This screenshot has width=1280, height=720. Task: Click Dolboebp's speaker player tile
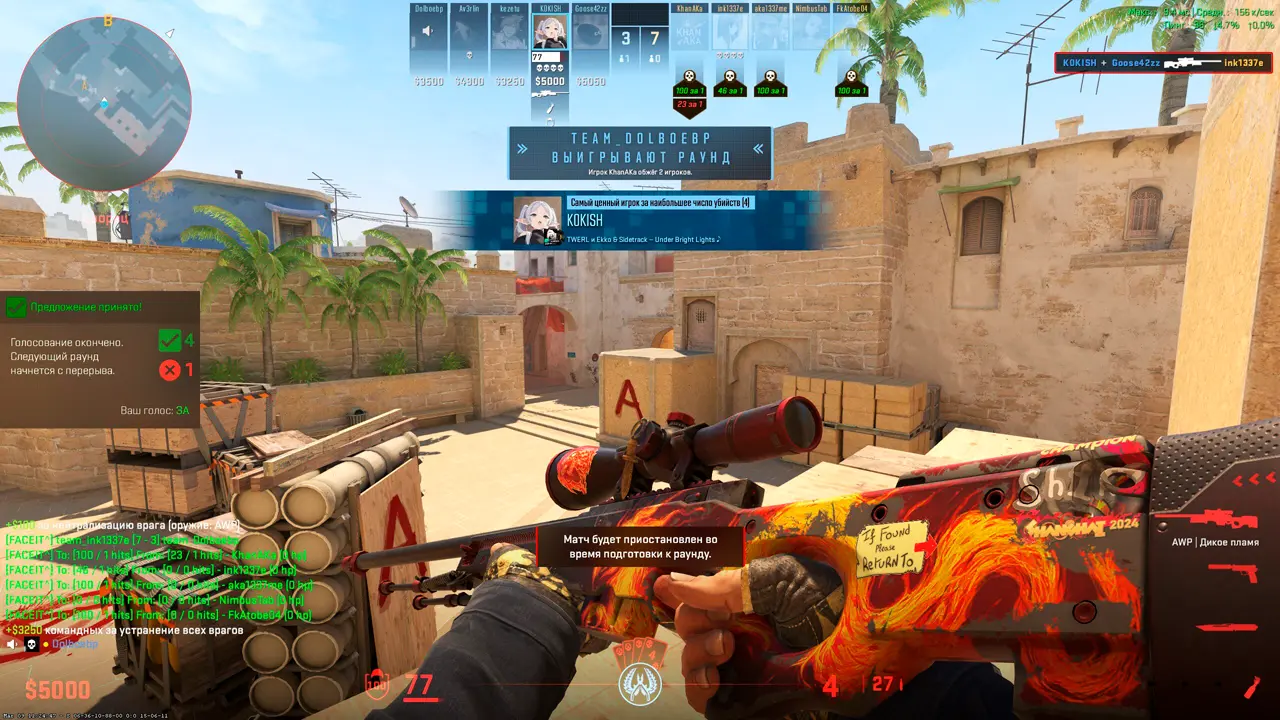pos(429,33)
